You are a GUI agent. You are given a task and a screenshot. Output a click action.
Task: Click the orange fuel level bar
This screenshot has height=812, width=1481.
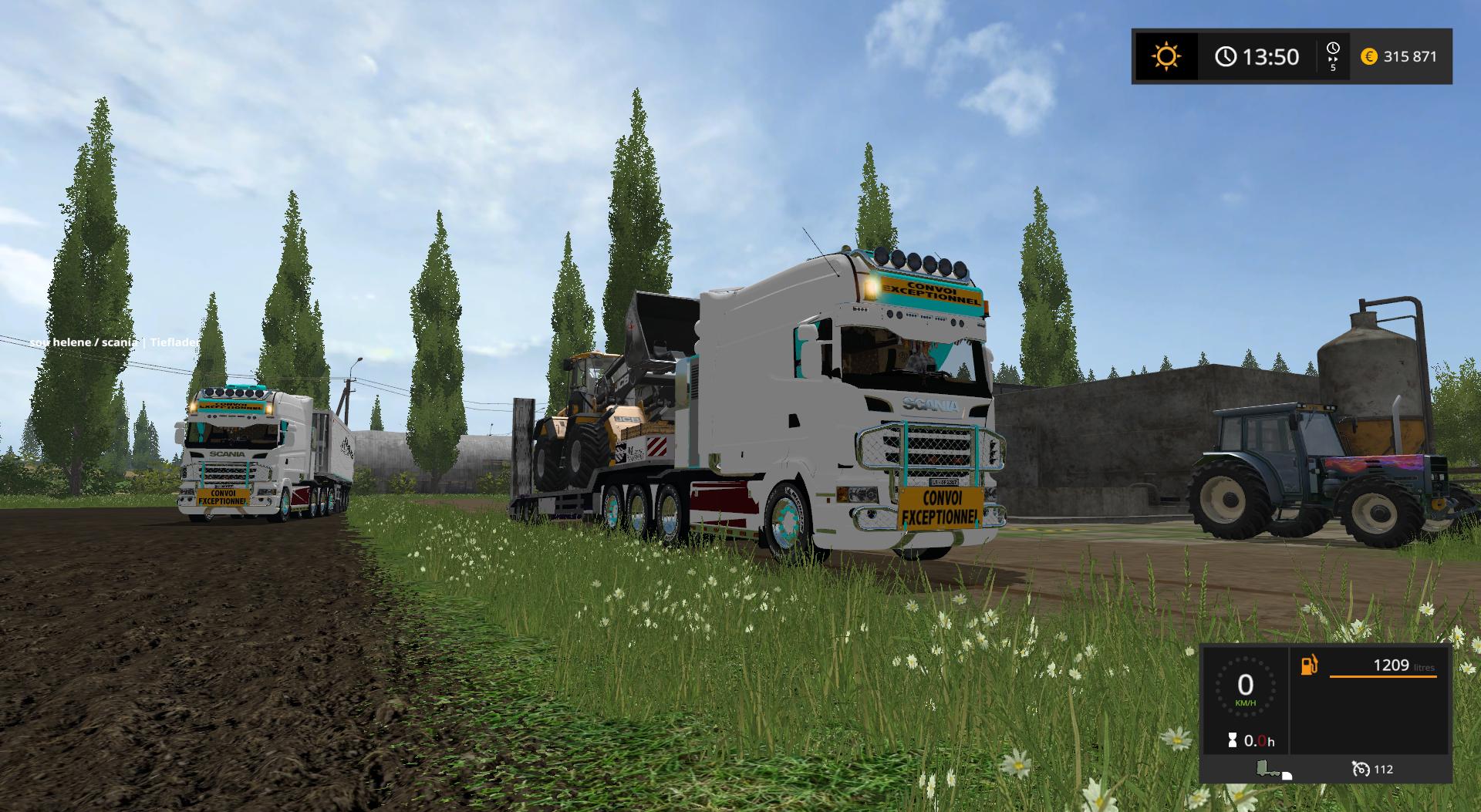pos(1382,677)
